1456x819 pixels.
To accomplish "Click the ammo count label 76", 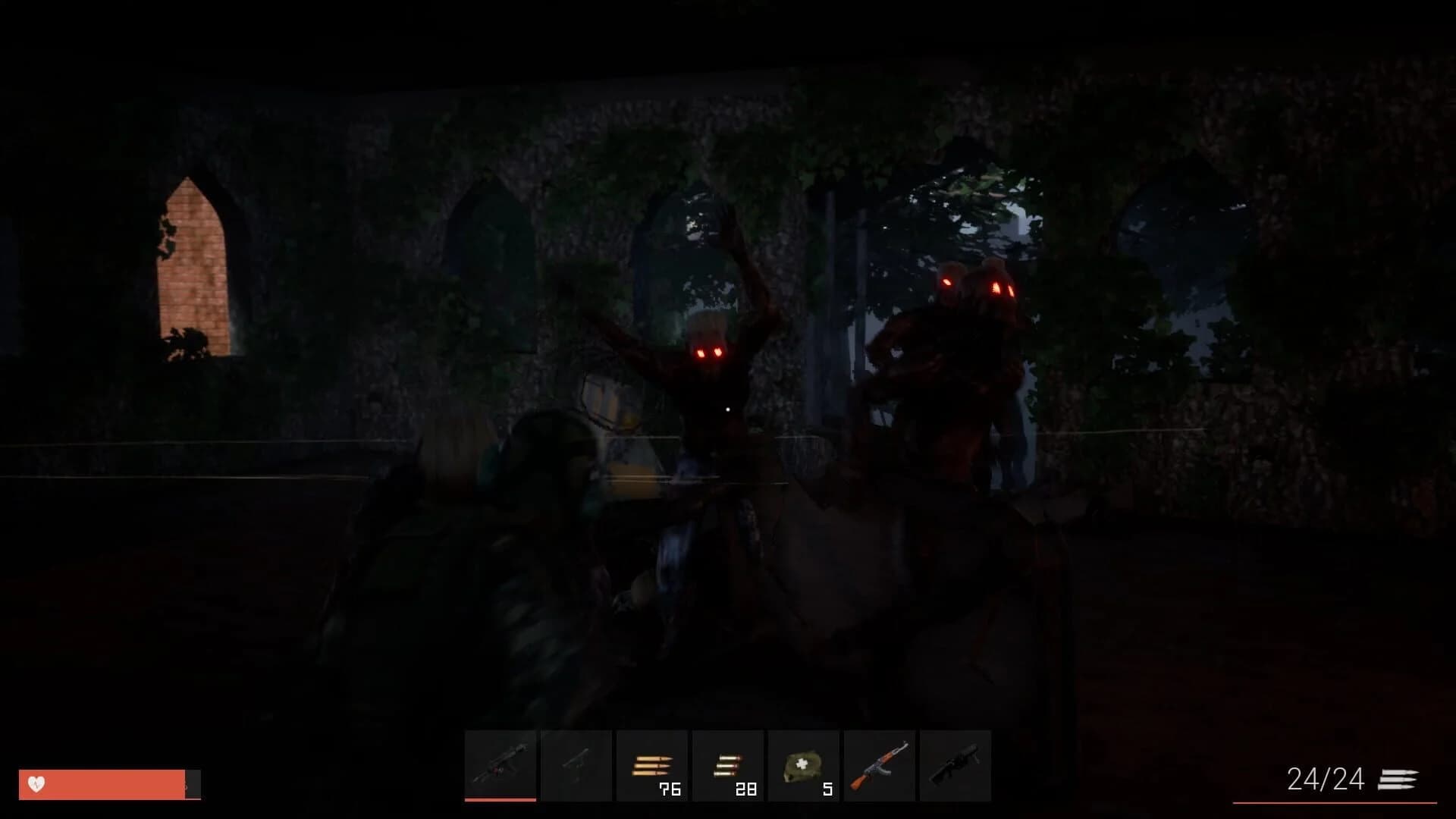I will (x=669, y=789).
